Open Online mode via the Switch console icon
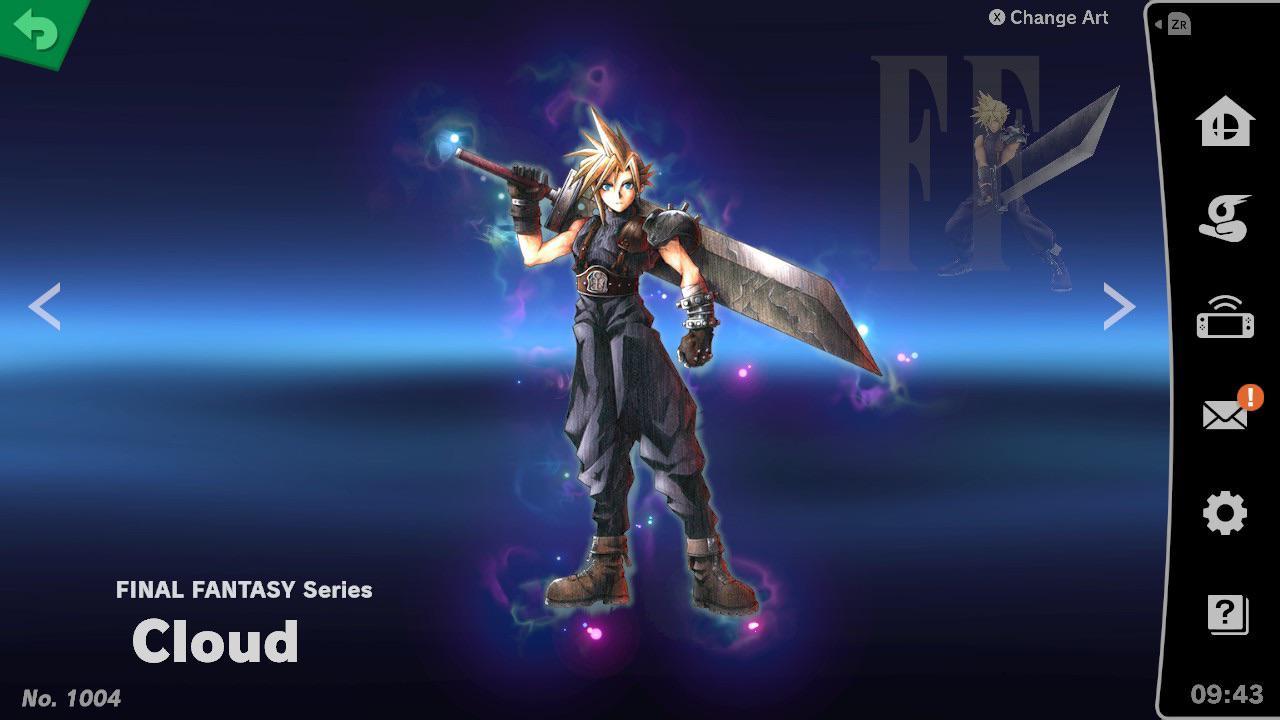The image size is (1280, 720). click(x=1224, y=320)
